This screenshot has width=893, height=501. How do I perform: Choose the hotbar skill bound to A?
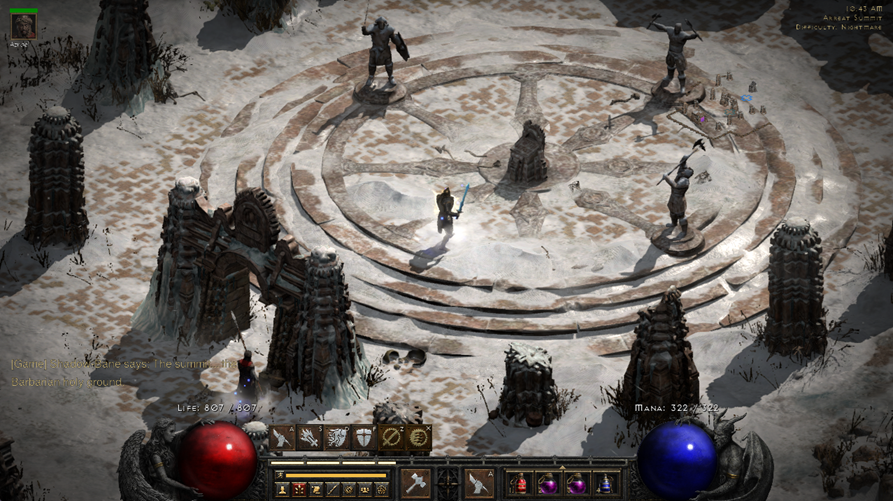point(283,438)
